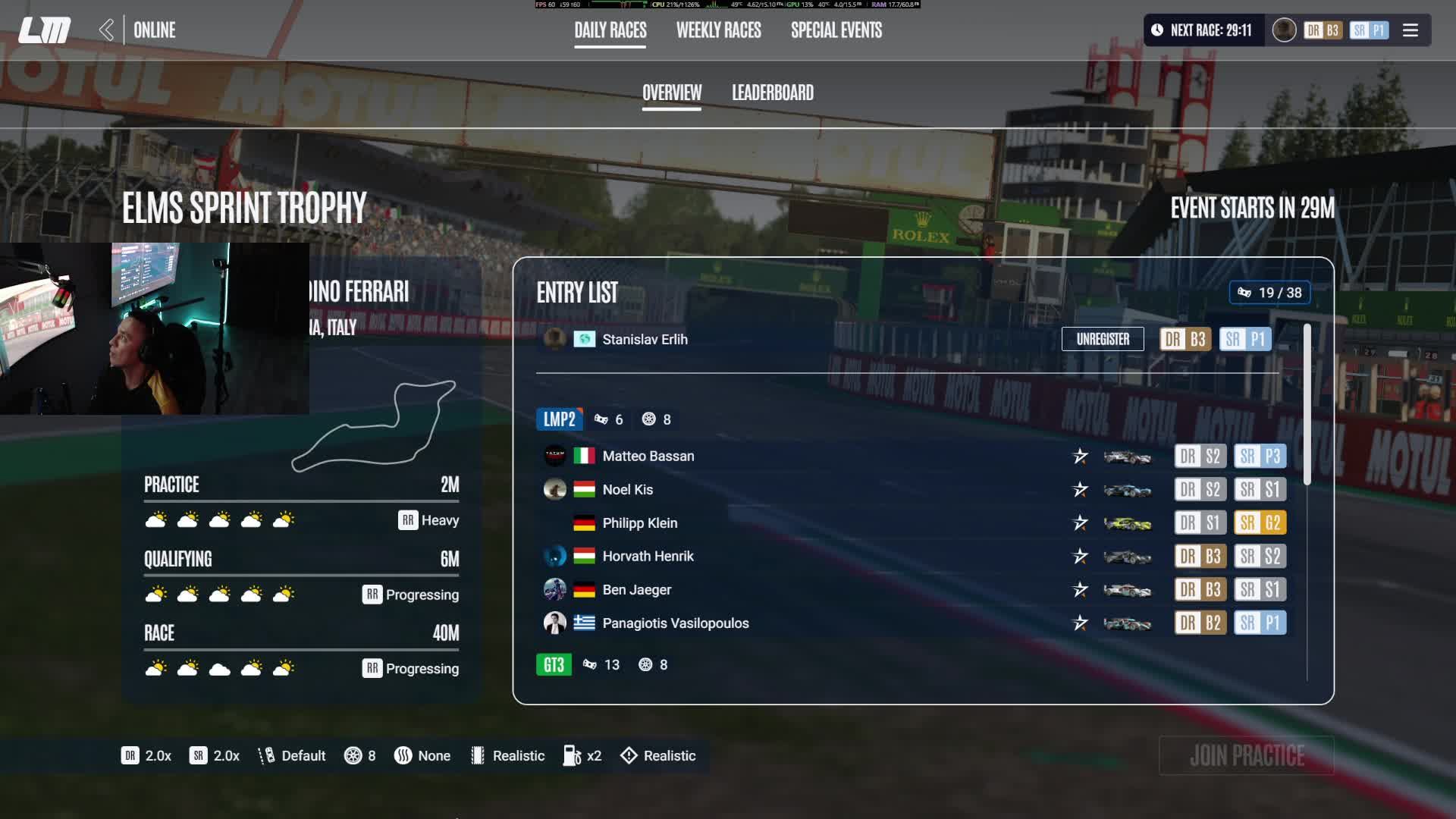
Task: Select Matteo Bassan in the entry list
Action: 648,456
